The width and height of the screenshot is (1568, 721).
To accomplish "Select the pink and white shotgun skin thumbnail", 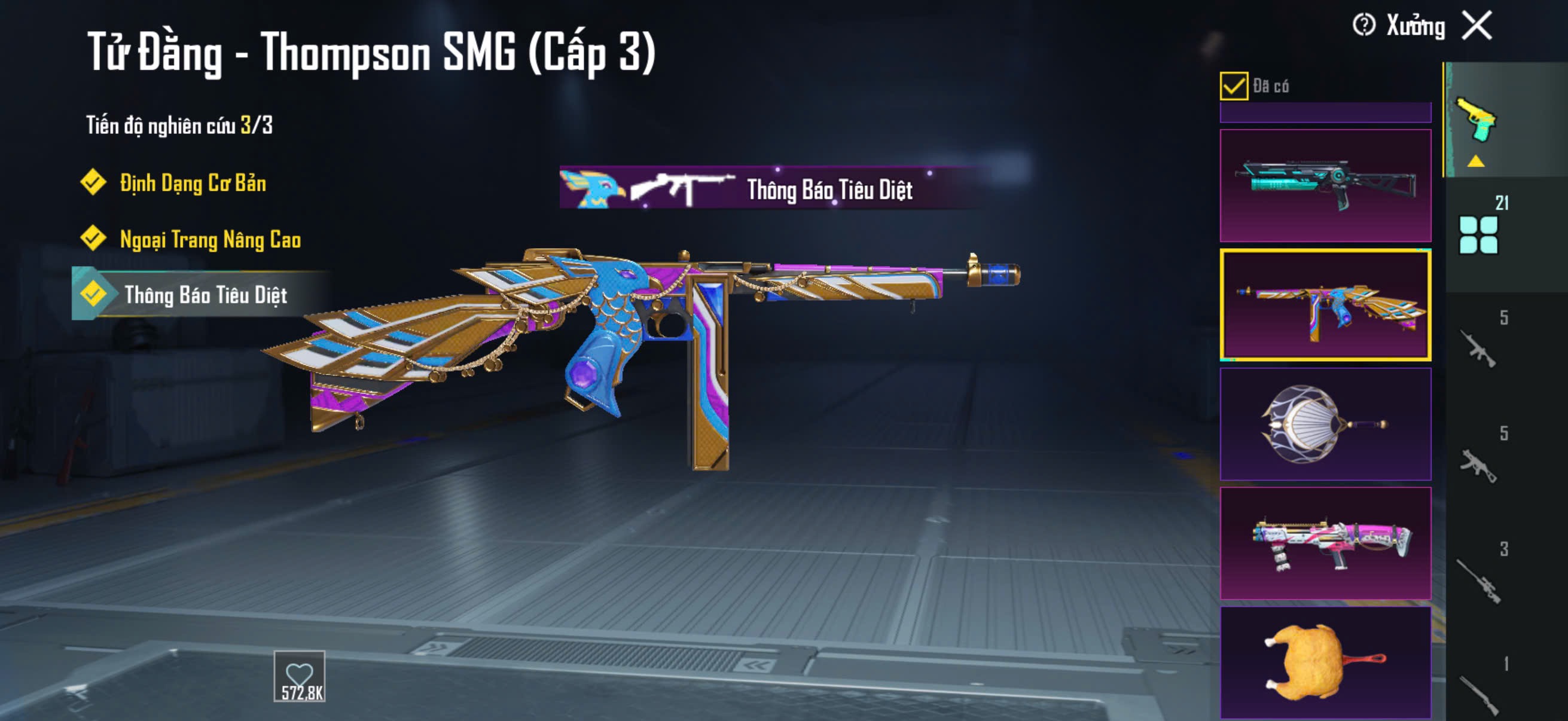I will (x=1325, y=543).
